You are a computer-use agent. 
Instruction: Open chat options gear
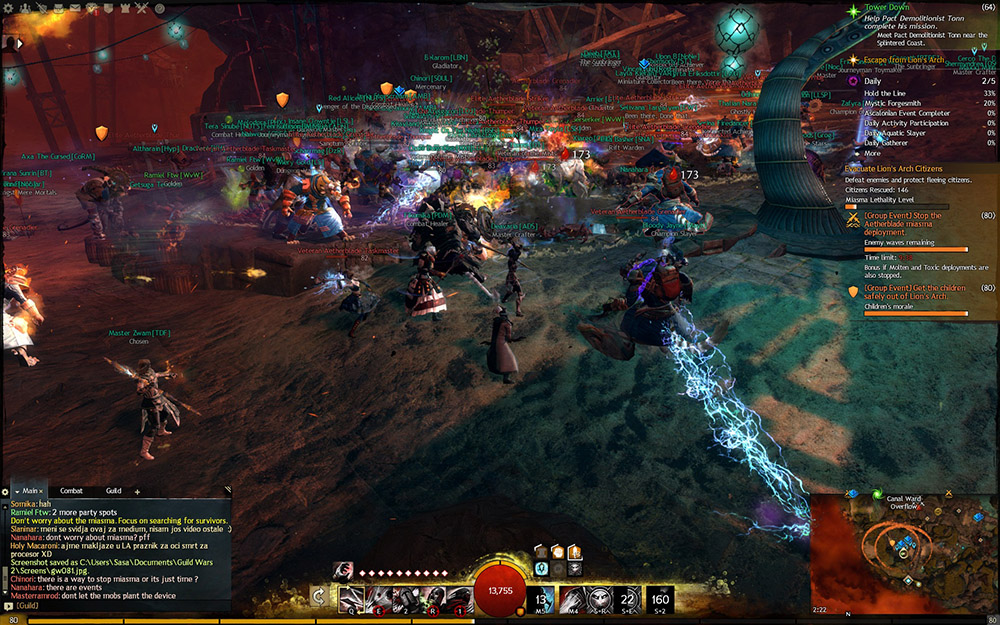[5, 492]
